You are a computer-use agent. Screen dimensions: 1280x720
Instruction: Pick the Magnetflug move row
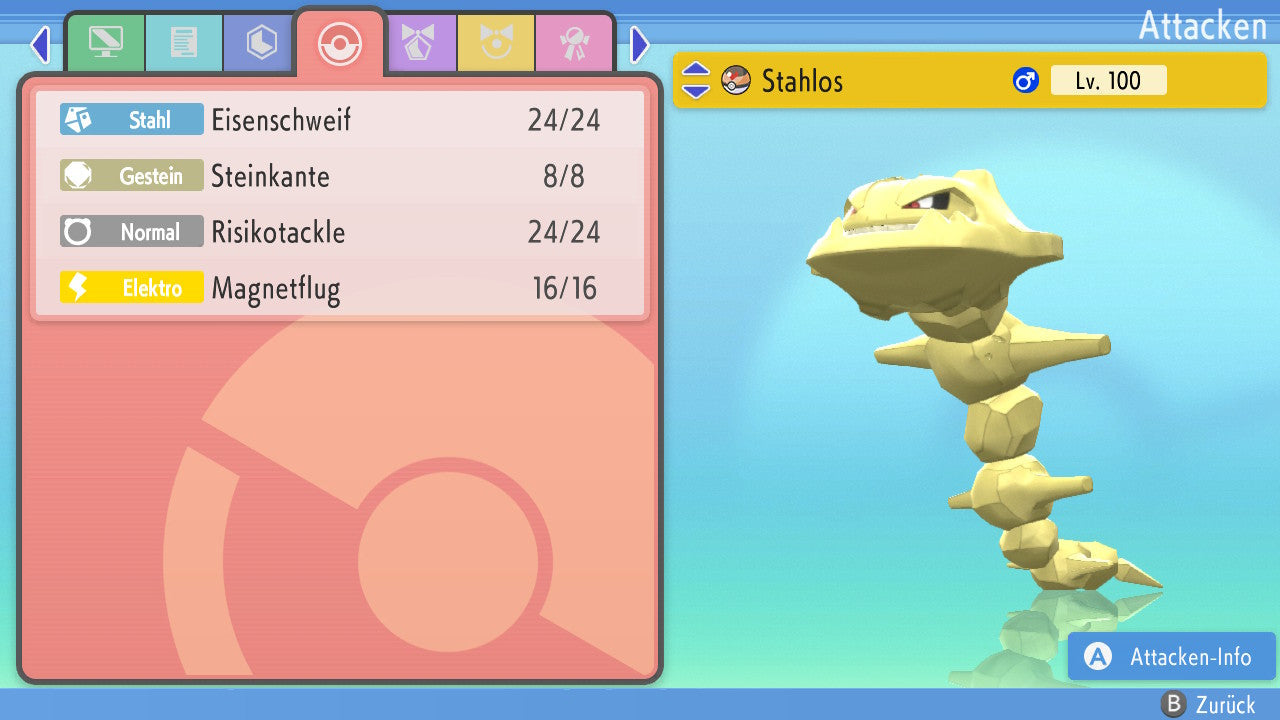(340, 289)
